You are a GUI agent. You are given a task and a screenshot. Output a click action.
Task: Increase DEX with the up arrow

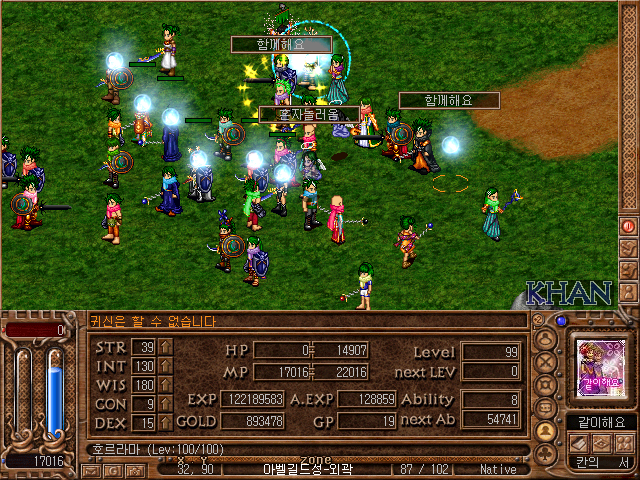165,423
